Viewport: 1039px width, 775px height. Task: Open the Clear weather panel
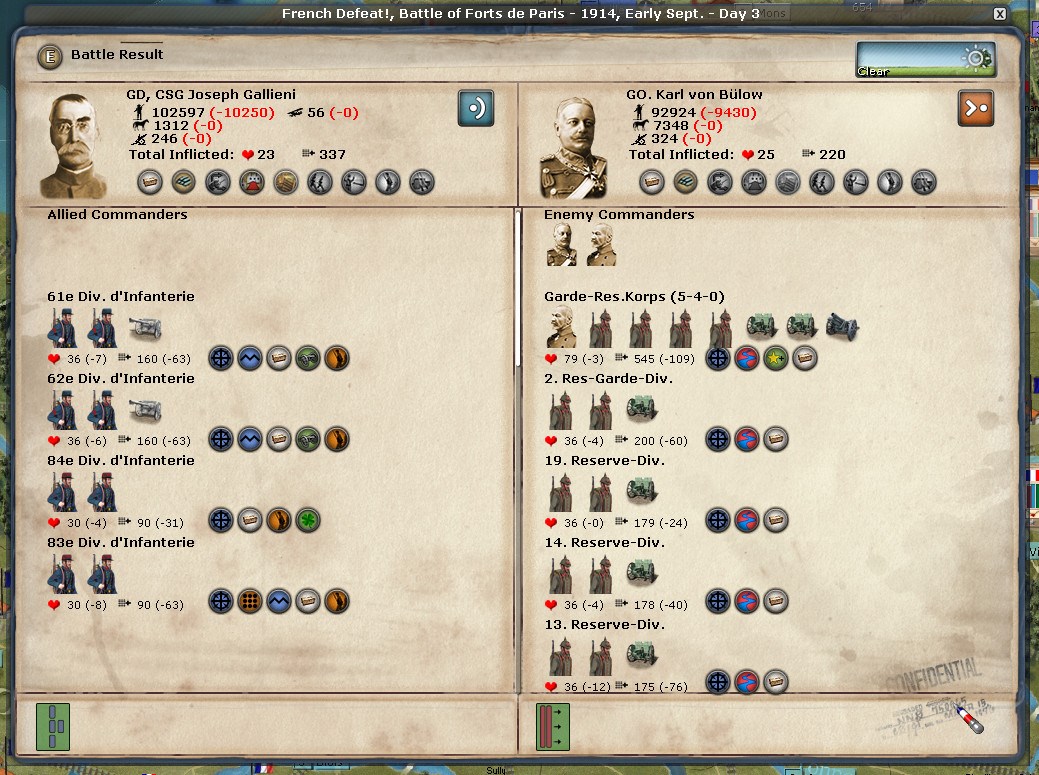925,59
